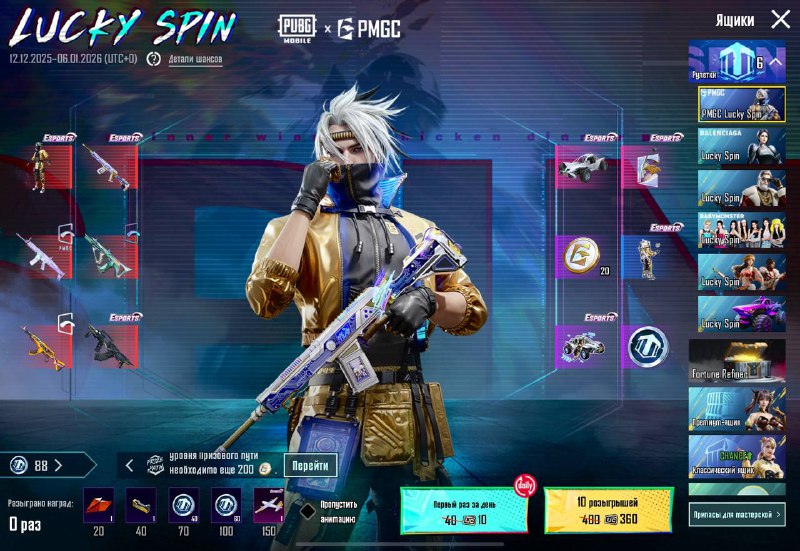Screen dimensions: 800x551
Task: Choose the Balenciaga Lucky Spin crate
Action: pos(741,146)
